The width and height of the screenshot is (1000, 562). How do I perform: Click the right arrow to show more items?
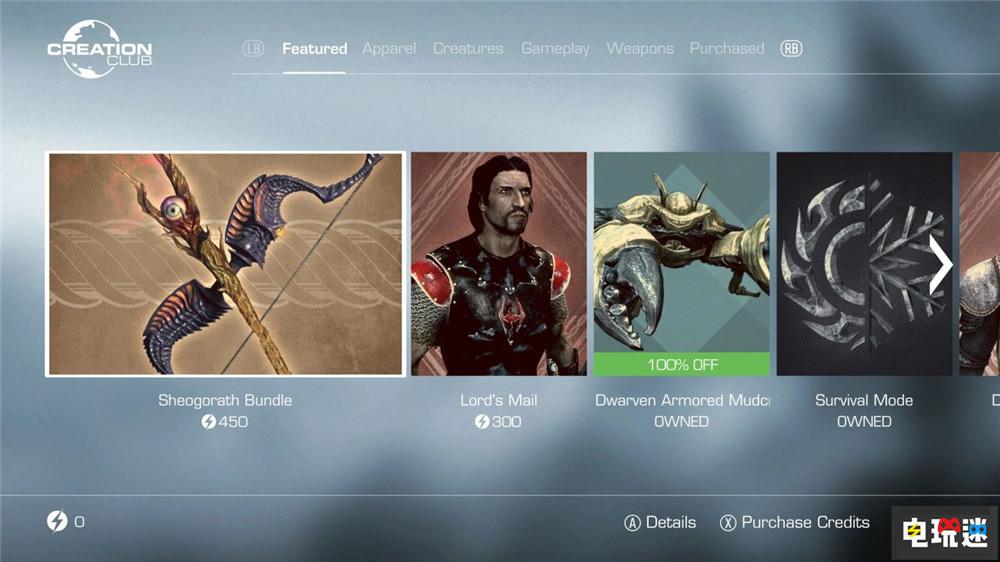tap(940, 264)
